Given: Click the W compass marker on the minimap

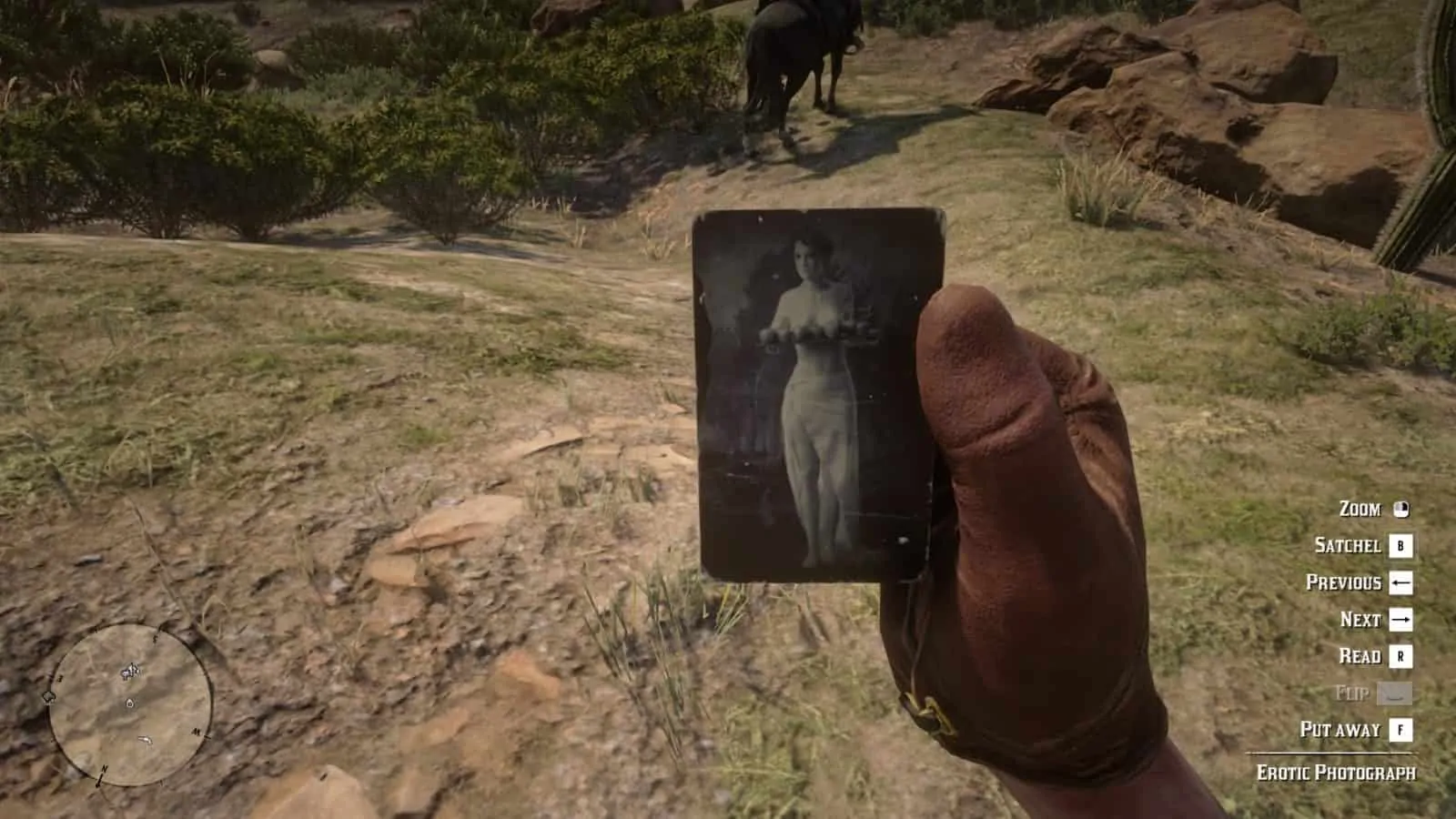Looking at the screenshot, I should coord(58,677).
